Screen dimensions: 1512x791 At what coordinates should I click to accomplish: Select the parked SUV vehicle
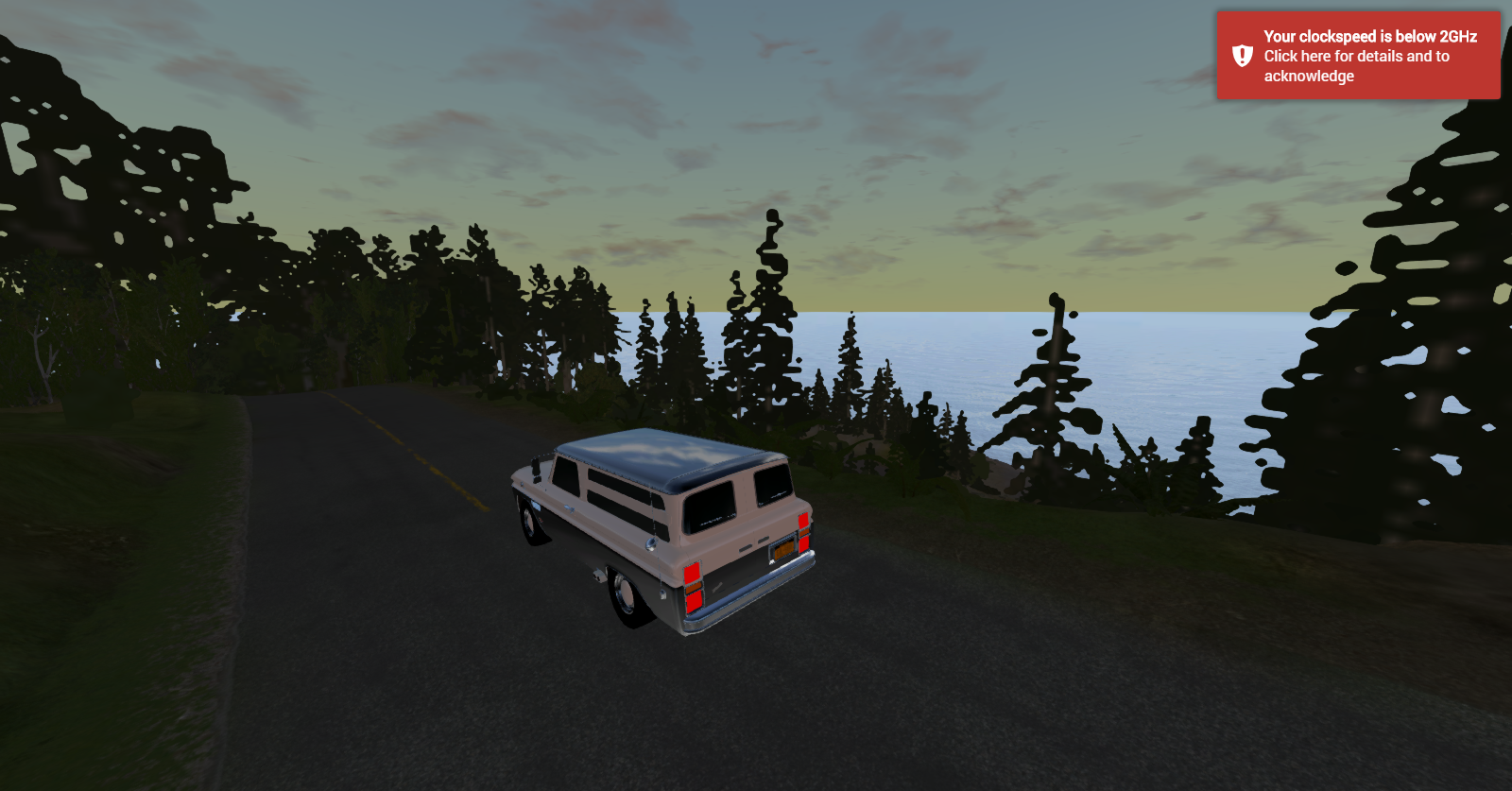tap(661, 529)
